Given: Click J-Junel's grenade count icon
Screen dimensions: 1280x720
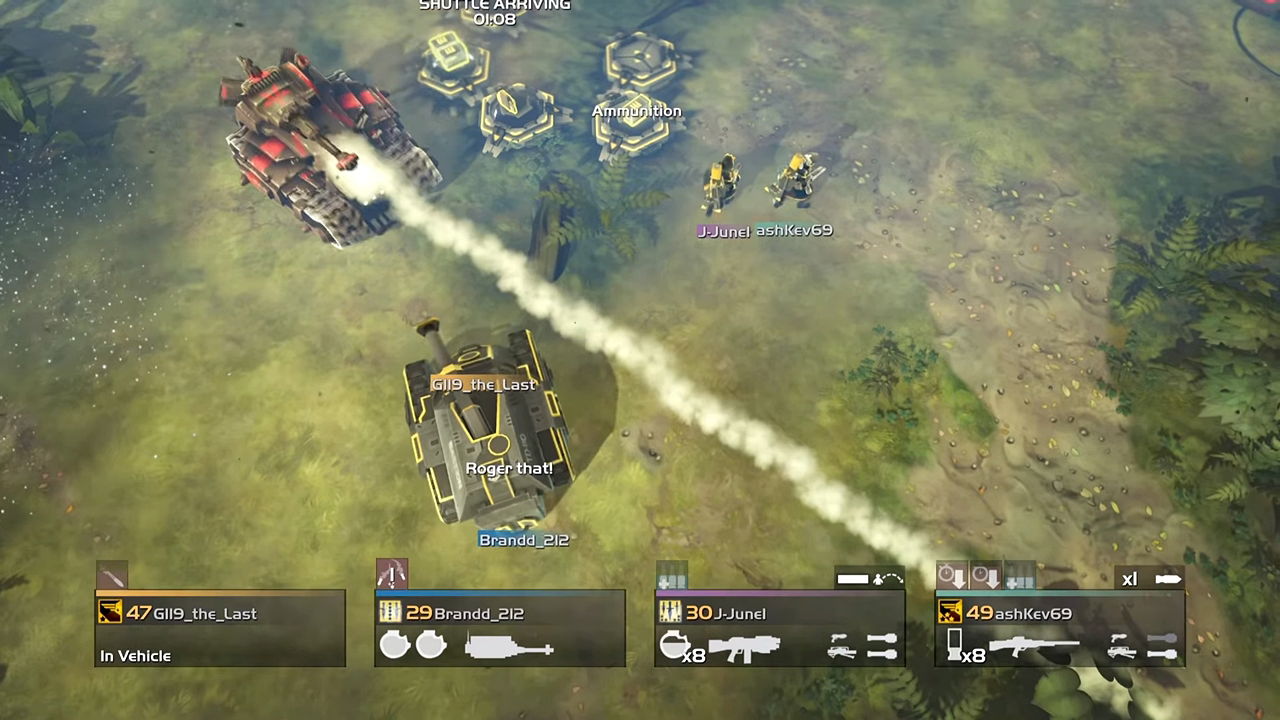Looking at the screenshot, I should coord(677,647).
